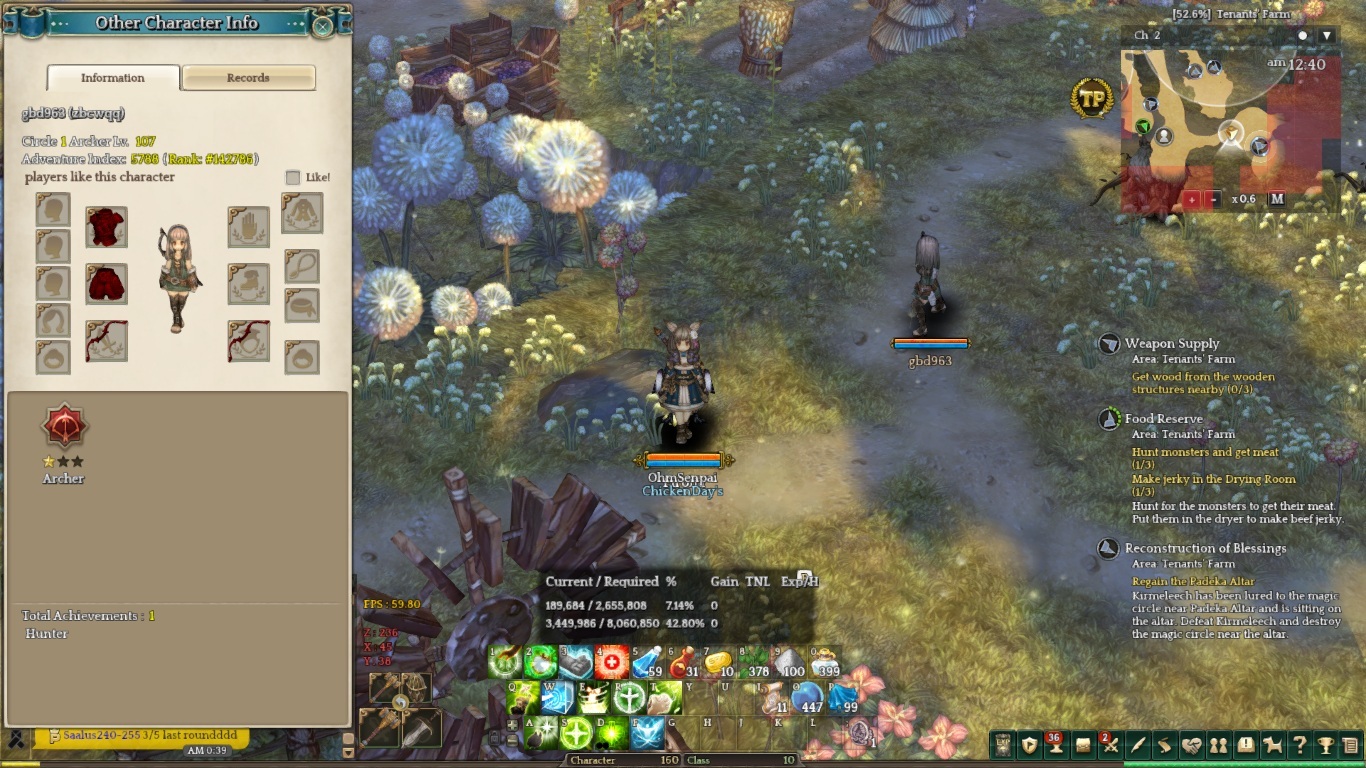Close the Other Character Info window
The image size is (1366, 768).
coord(322,26)
